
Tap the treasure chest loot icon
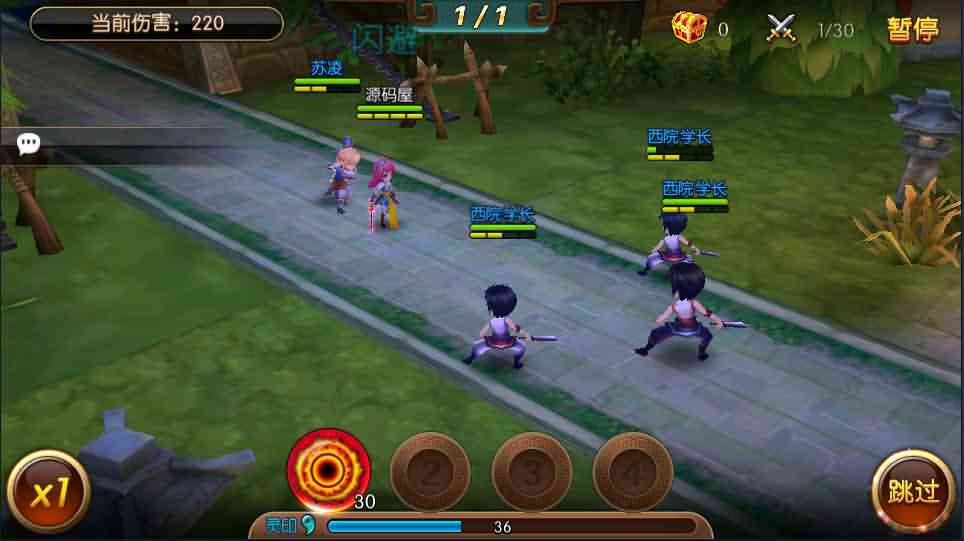tap(689, 28)
